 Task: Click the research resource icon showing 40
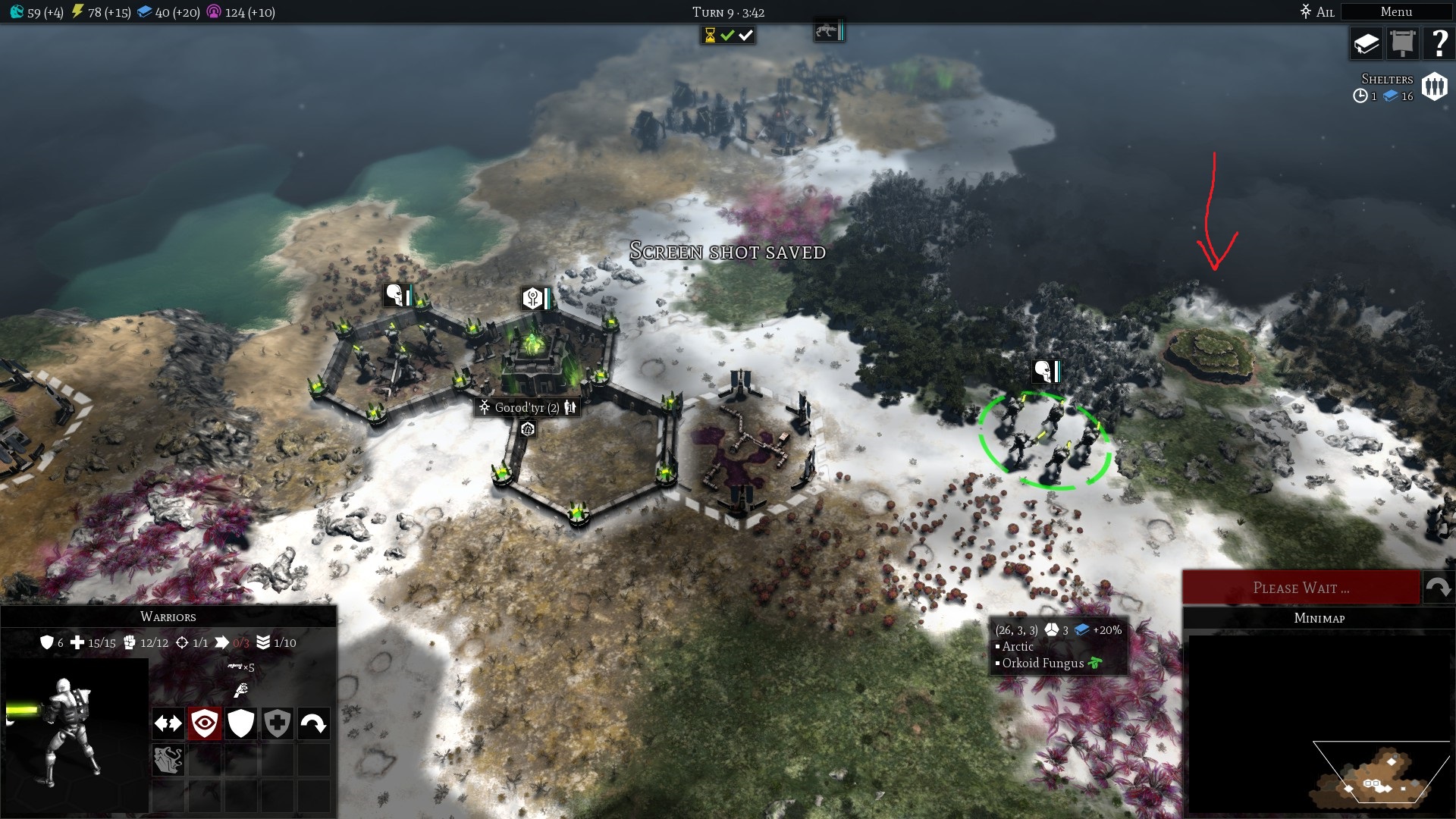click(x=144, y=11)
